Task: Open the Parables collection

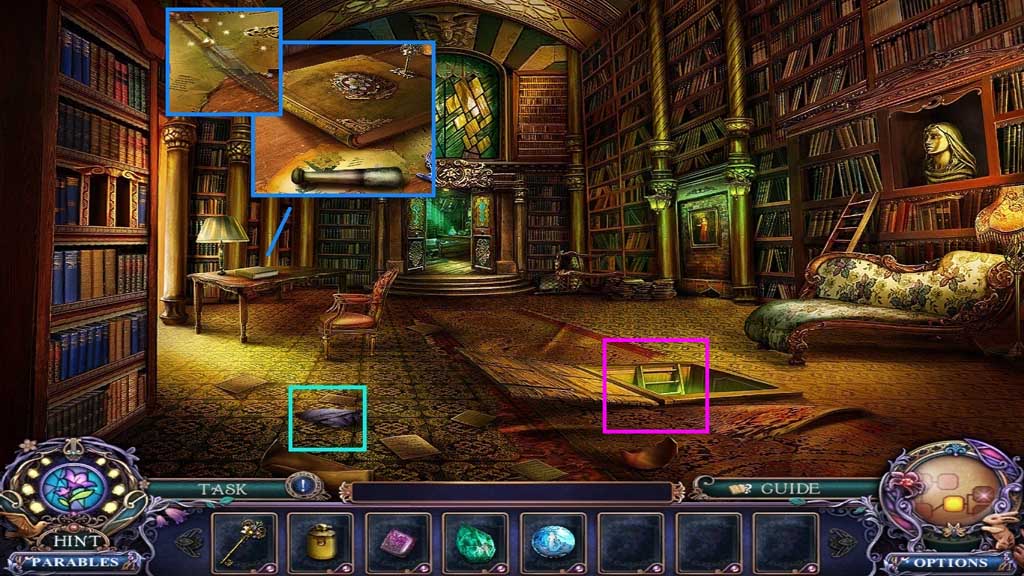Action: 70,561
